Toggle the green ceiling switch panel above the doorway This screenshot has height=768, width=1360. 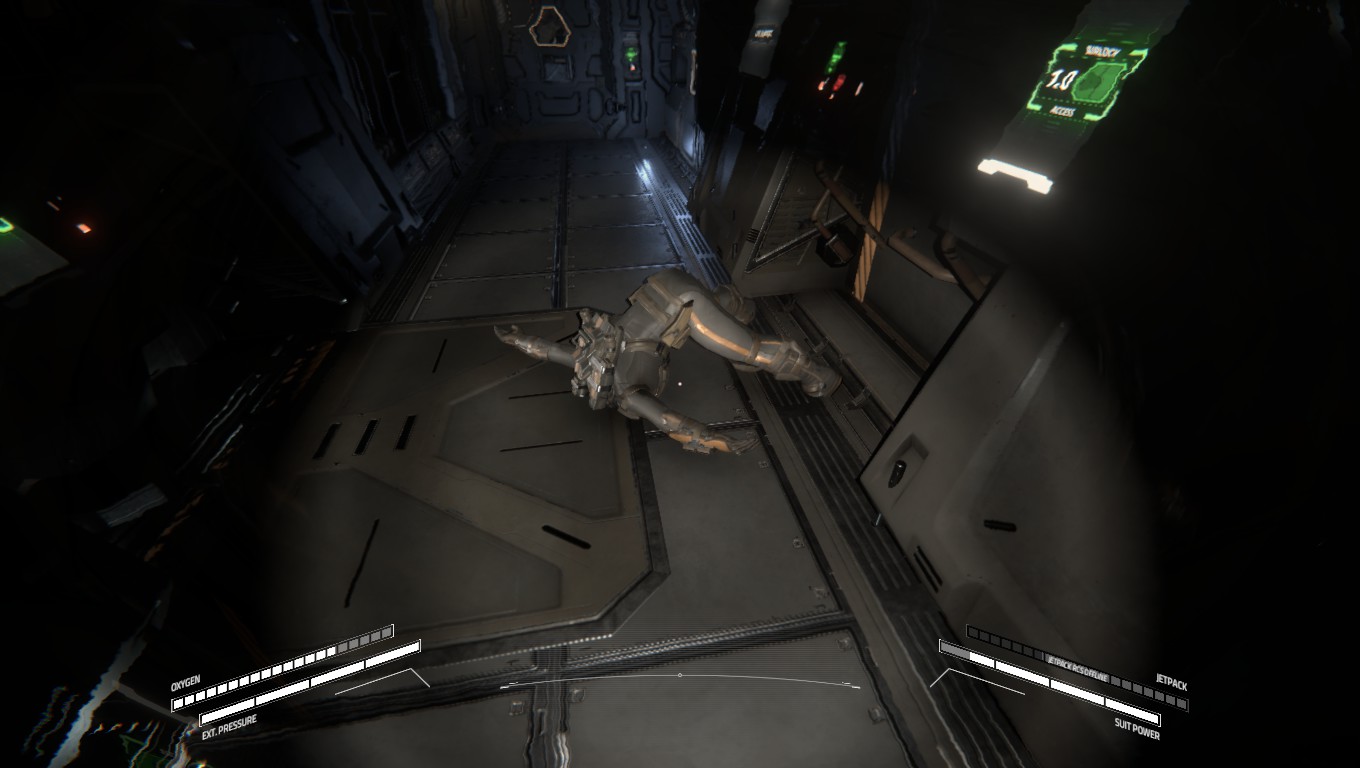[x=631, y=53]
